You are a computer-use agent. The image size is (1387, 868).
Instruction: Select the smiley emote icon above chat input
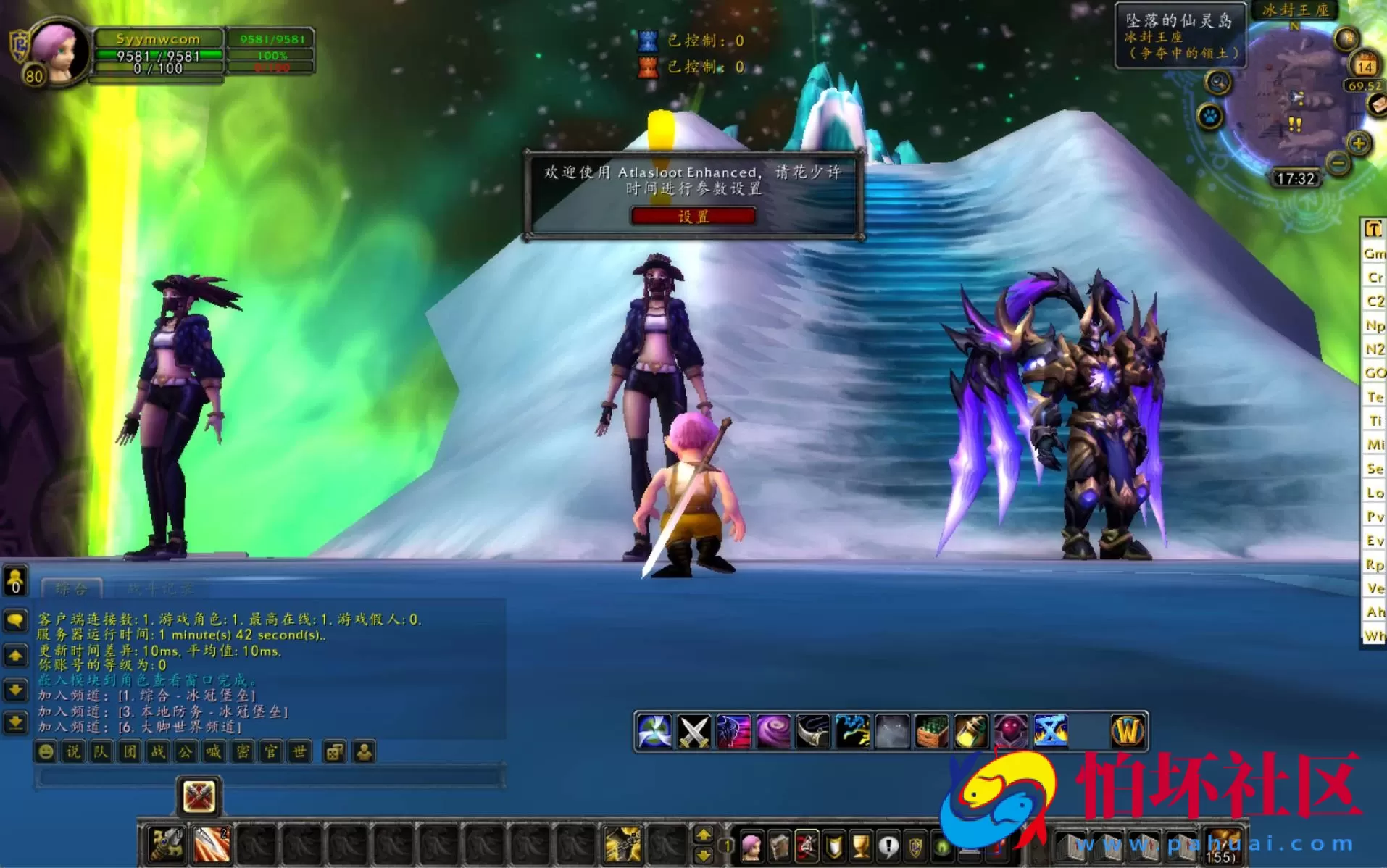(46, 752)
